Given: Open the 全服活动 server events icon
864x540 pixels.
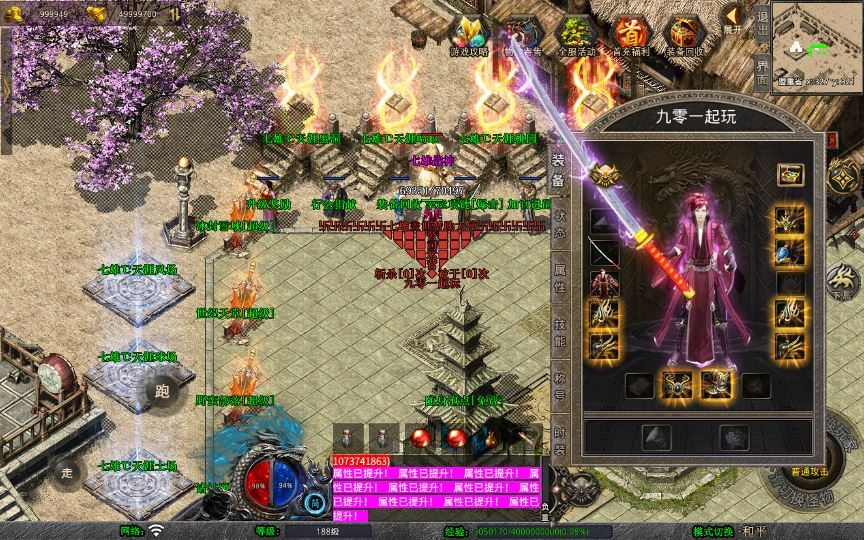Looking at the screenshot, I should [x=574, y=35].
